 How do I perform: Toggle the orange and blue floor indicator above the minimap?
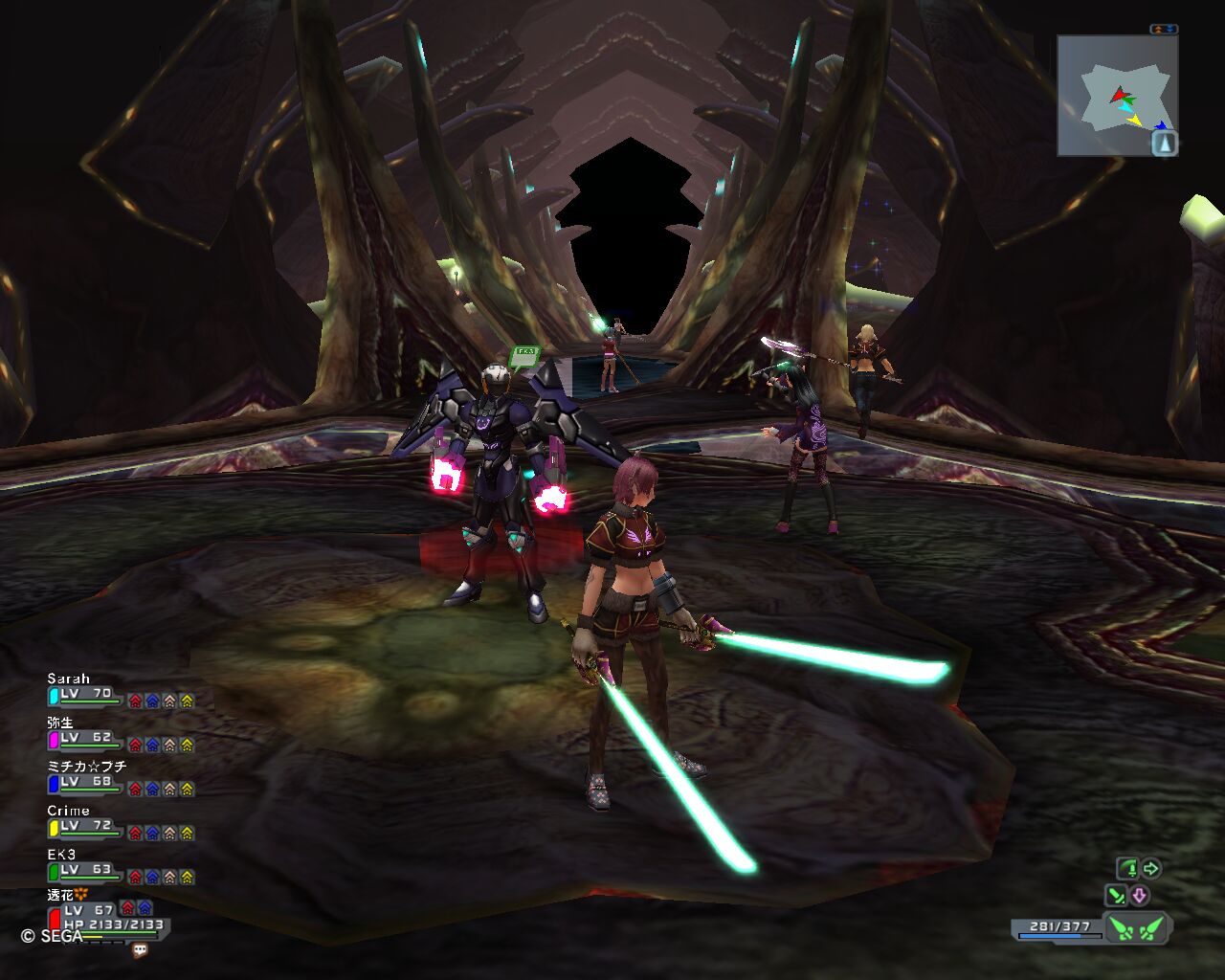click(1164, 30)
